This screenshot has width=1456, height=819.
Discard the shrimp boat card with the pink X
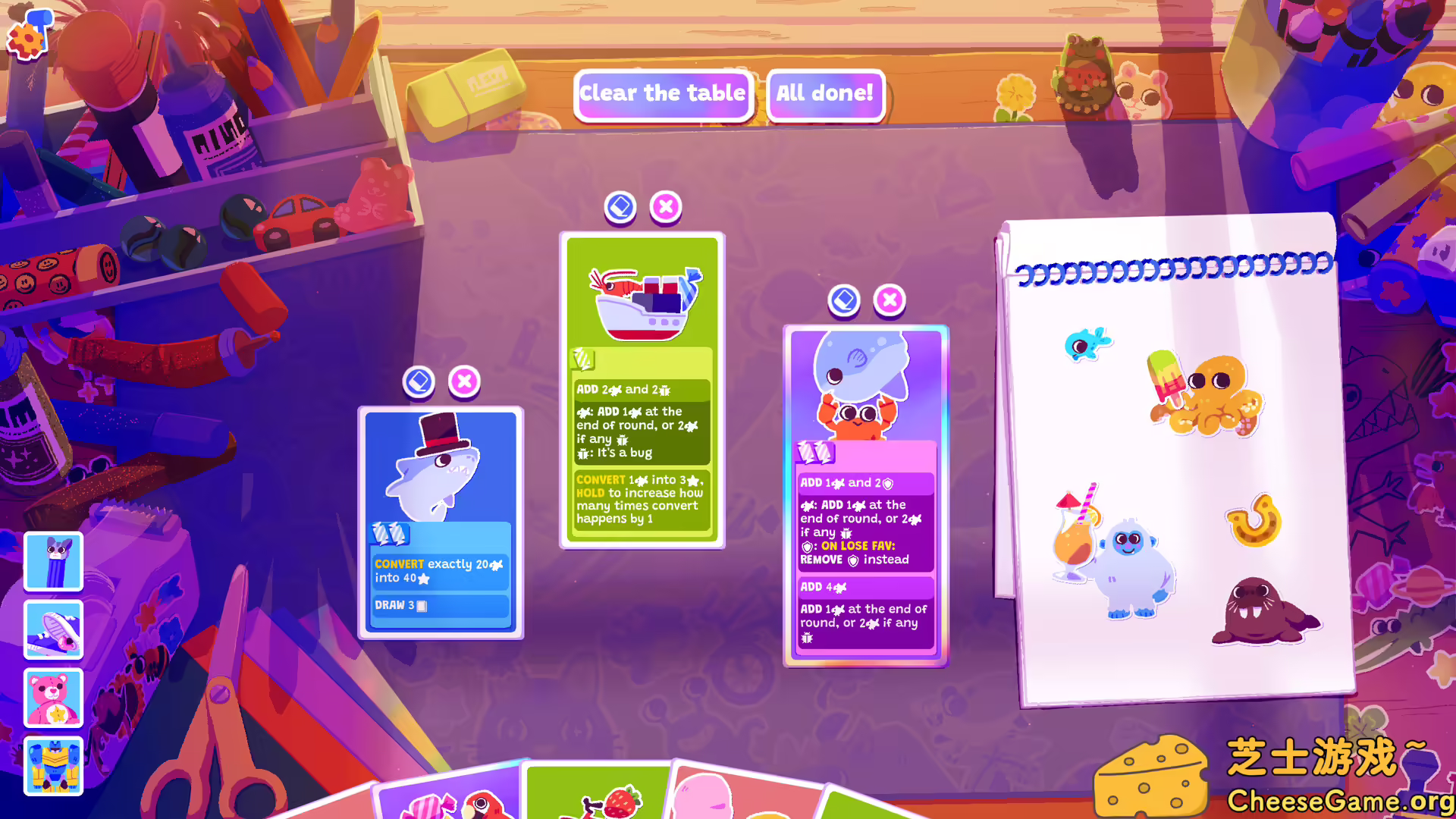pos(665,206)
